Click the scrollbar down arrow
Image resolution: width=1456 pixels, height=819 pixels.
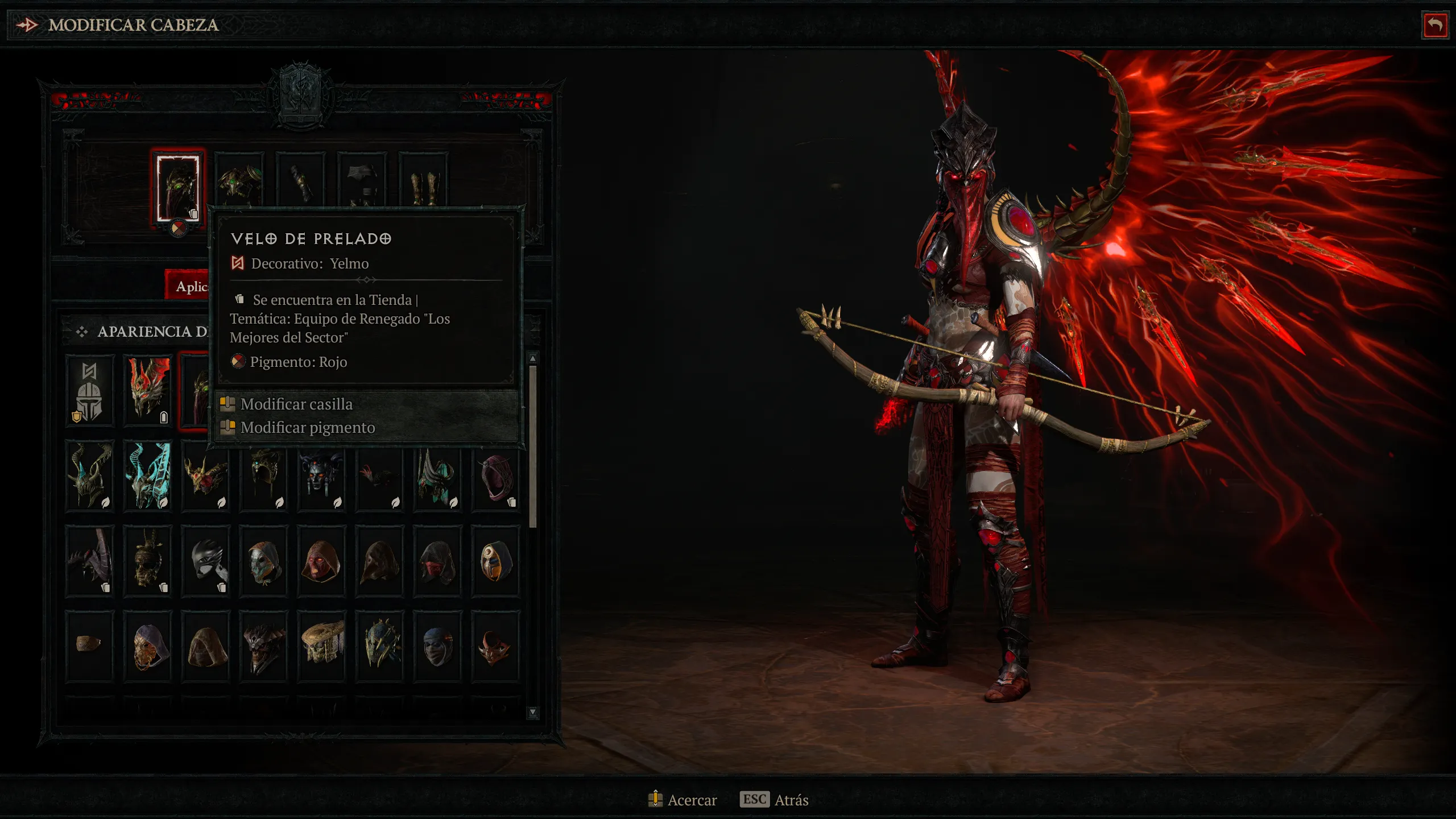click(x=533, y=712)
